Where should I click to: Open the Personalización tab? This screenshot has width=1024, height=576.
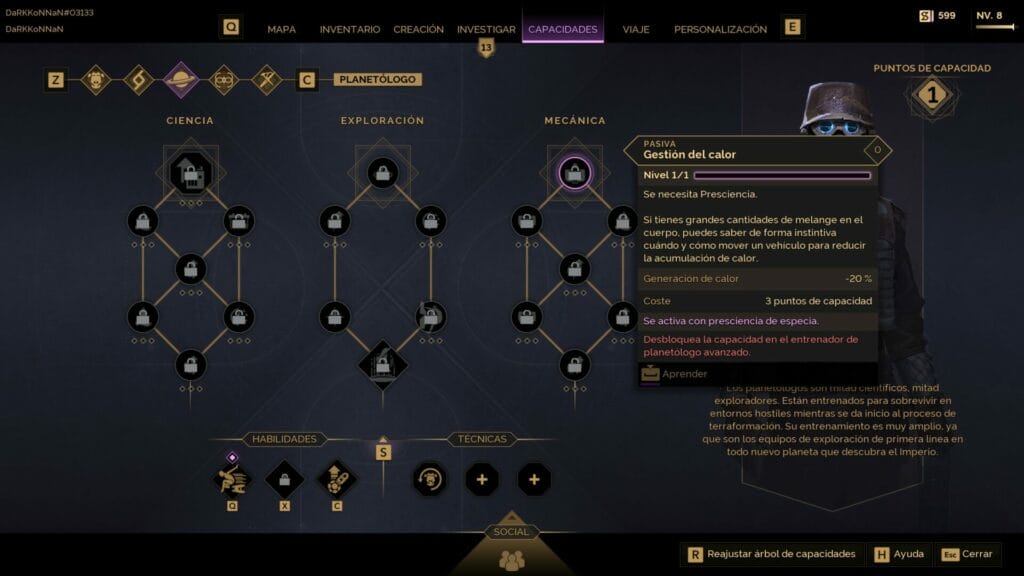(720, 29)
